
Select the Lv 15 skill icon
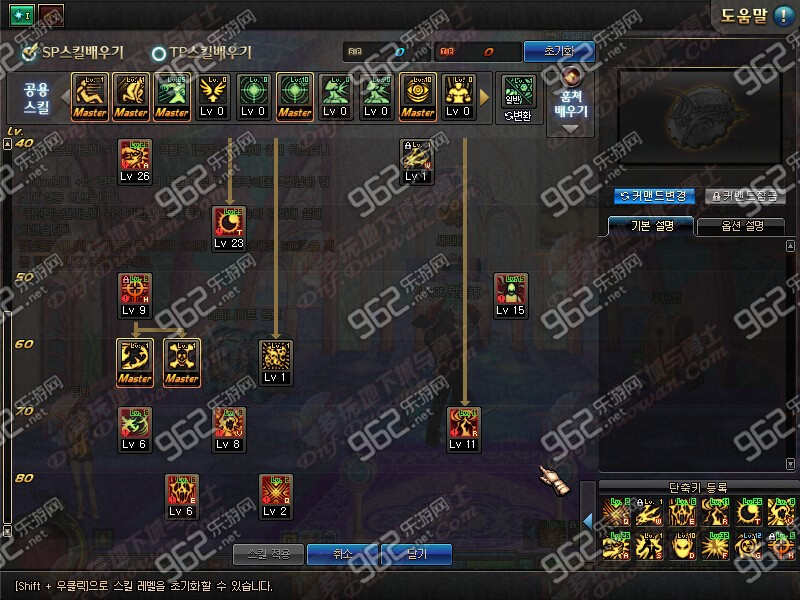510,295
